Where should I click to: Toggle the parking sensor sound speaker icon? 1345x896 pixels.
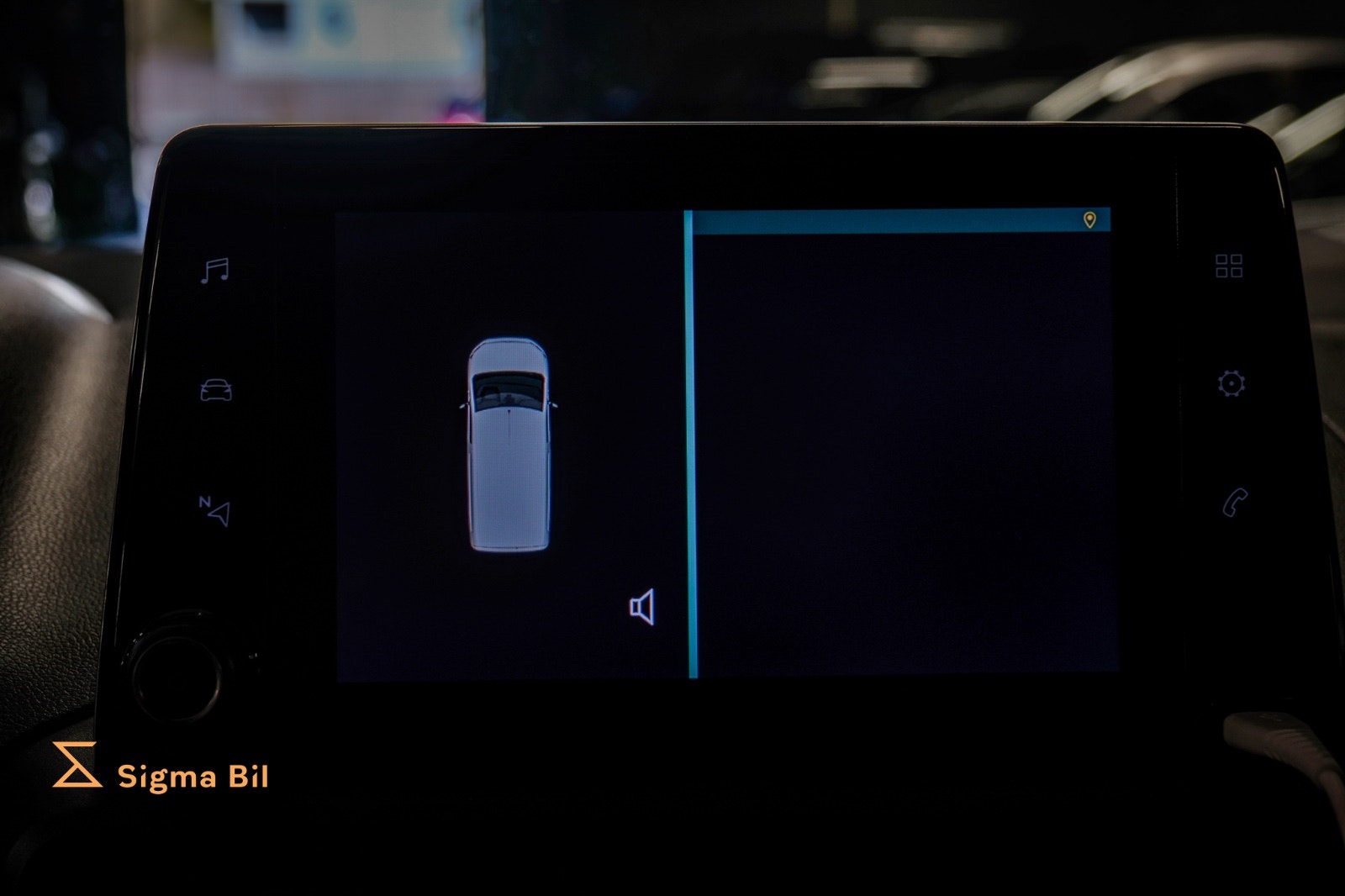pos(642,607)
